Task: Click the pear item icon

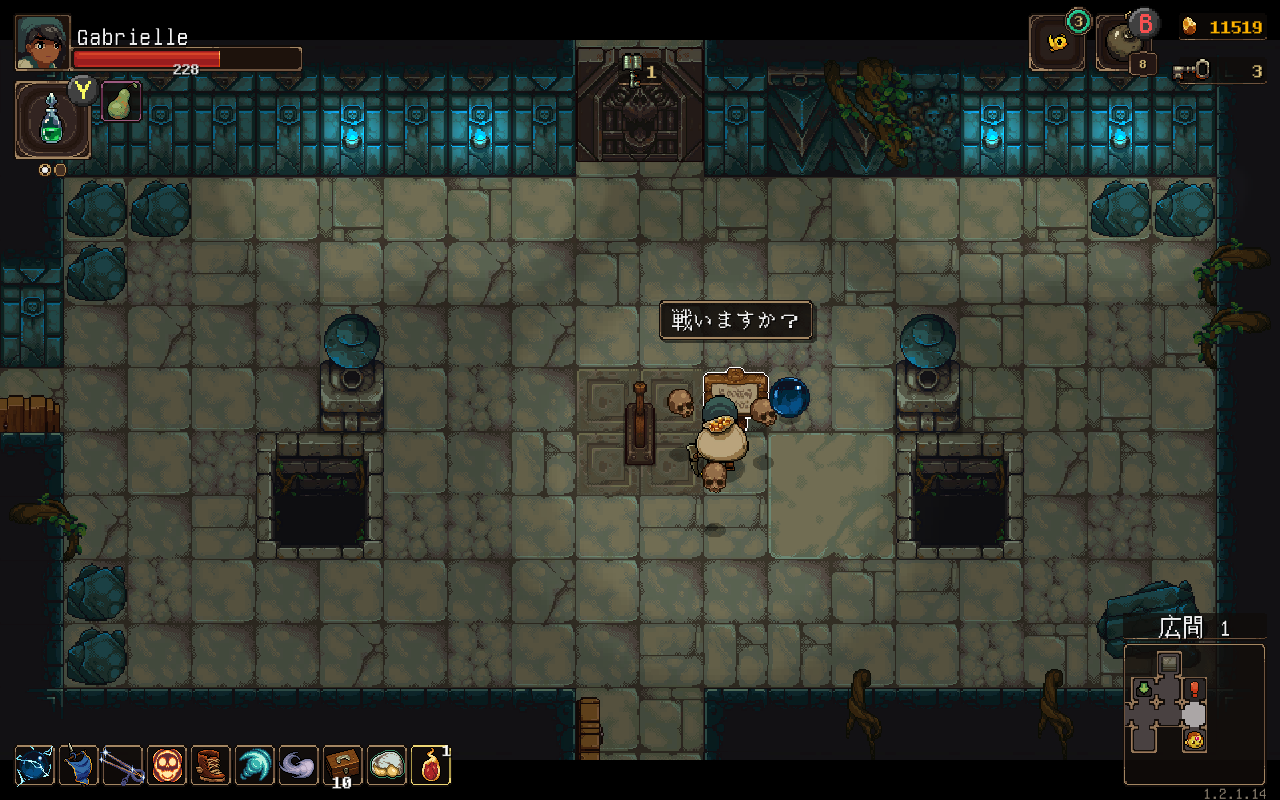Action: tap(122, 101)
